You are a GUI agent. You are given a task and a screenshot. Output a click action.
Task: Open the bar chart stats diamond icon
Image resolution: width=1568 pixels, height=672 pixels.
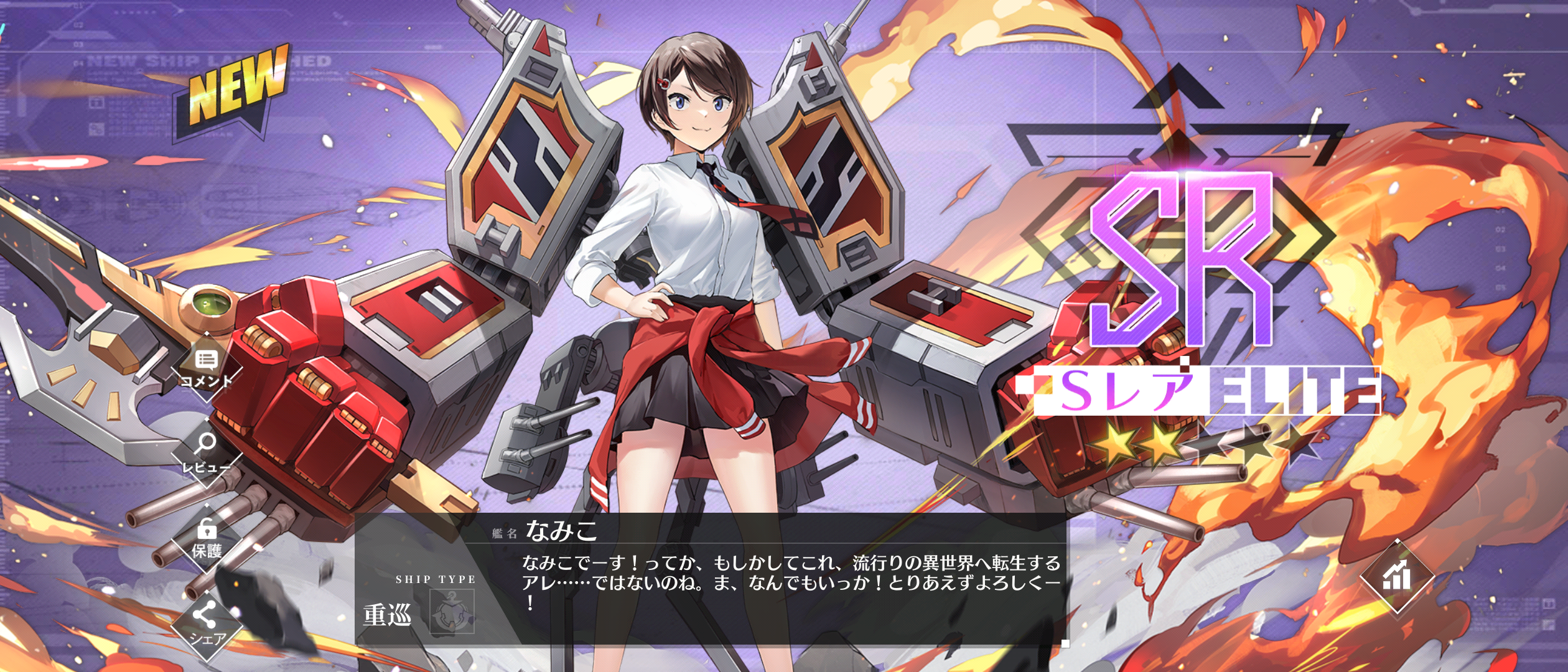pyautogui.click(x=1397, y=577)
